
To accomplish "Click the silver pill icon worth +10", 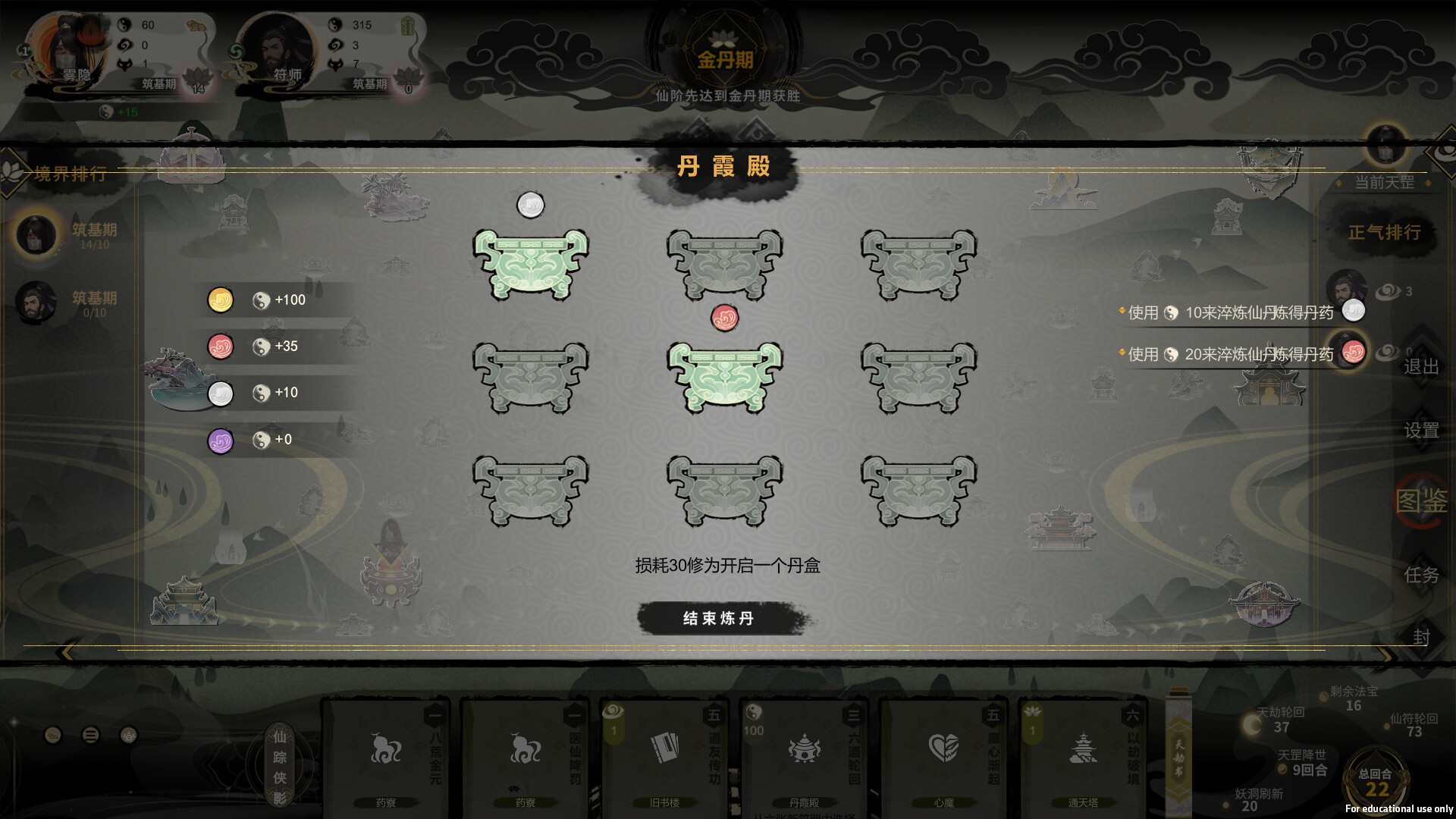I will click(220, 393).
